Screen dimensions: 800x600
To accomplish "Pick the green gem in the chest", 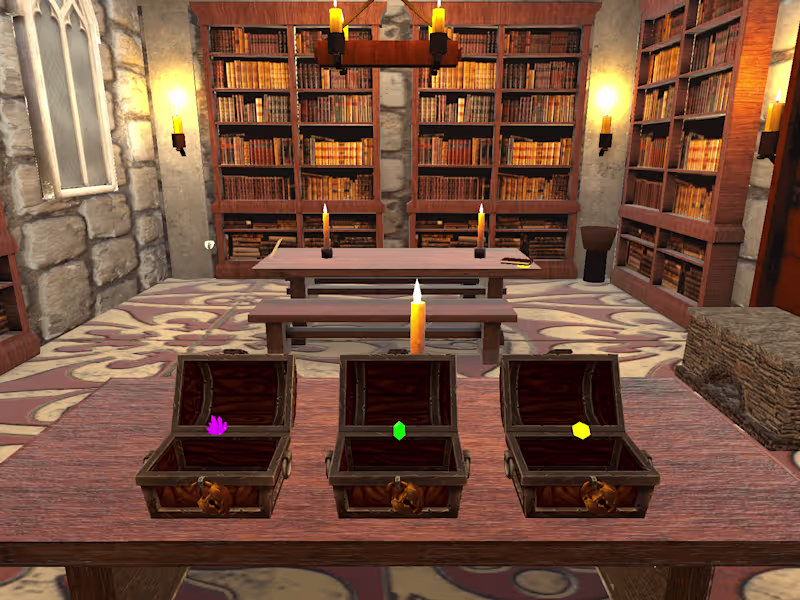I will [x=399, y=431].
